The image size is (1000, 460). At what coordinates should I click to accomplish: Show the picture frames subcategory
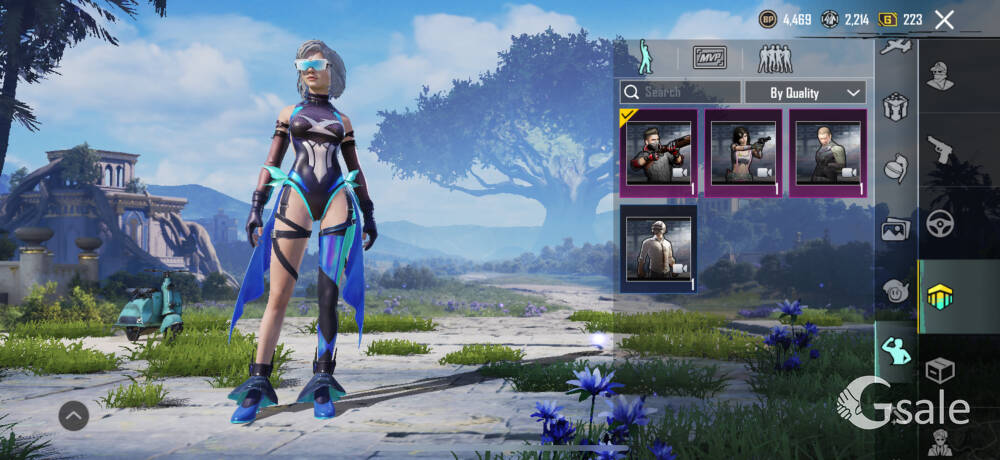point(895,229)
